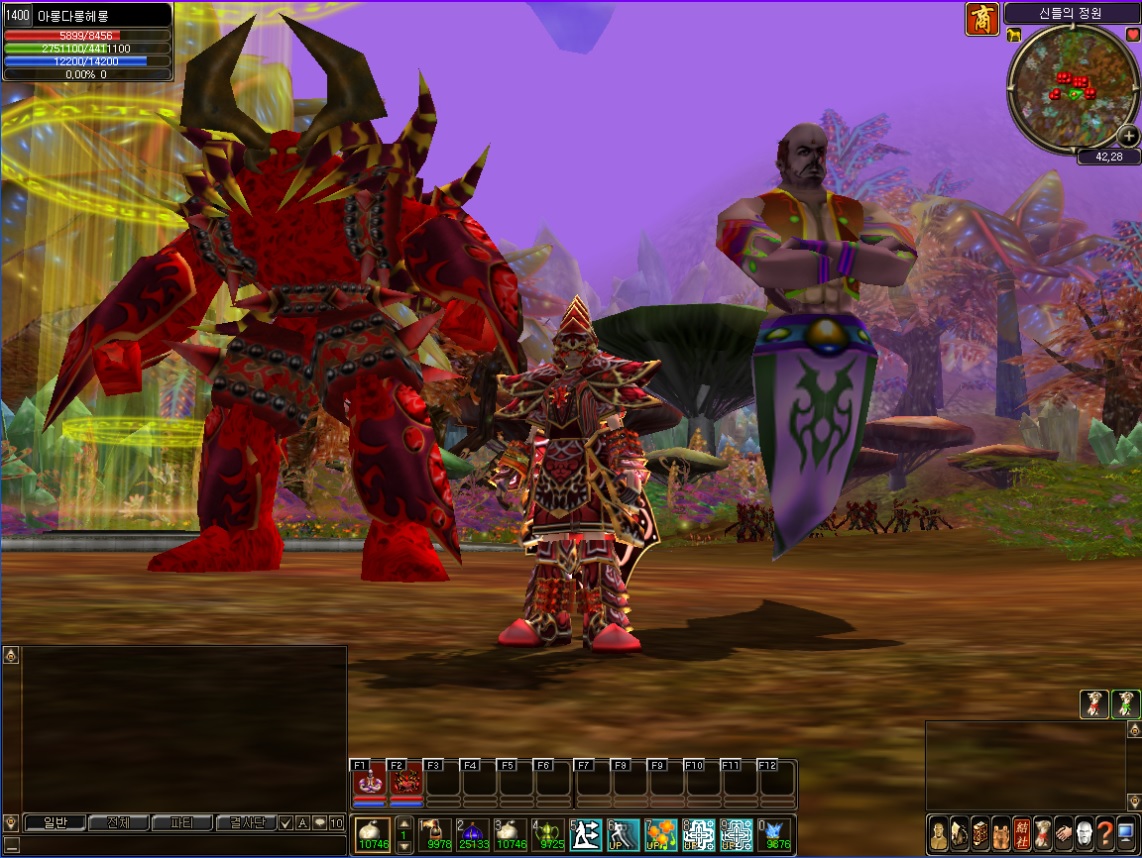Open the character portrait menu icon
Image resolution: width=1142 pixels, height=858 pixels.
coord(938,833)
